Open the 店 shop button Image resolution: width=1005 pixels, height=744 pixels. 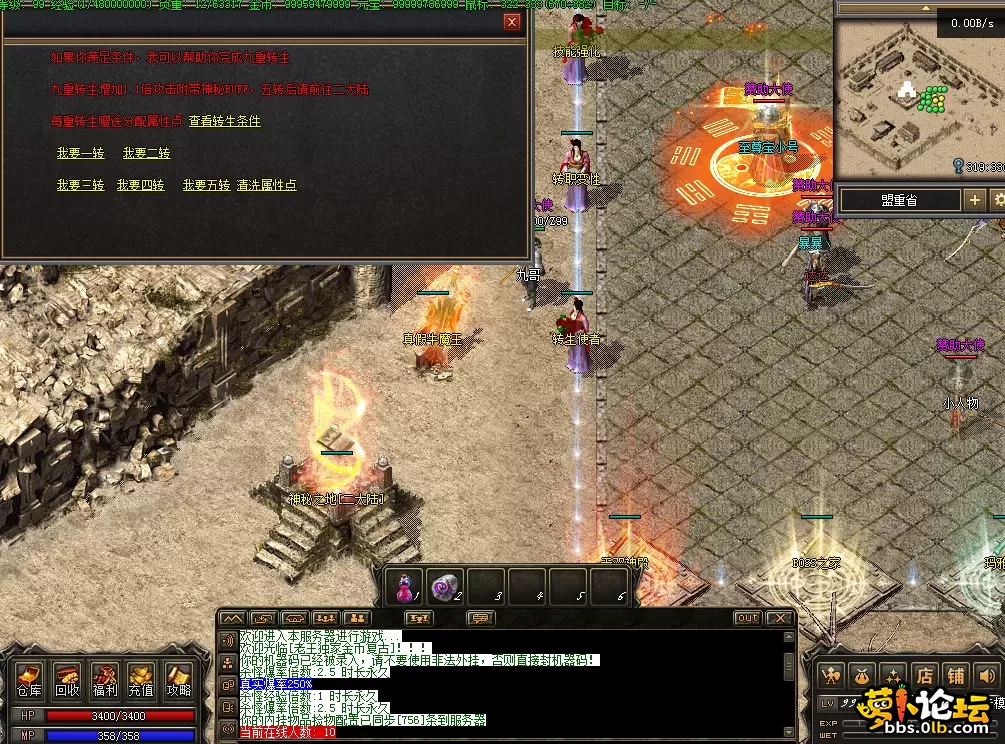point(925,676)
